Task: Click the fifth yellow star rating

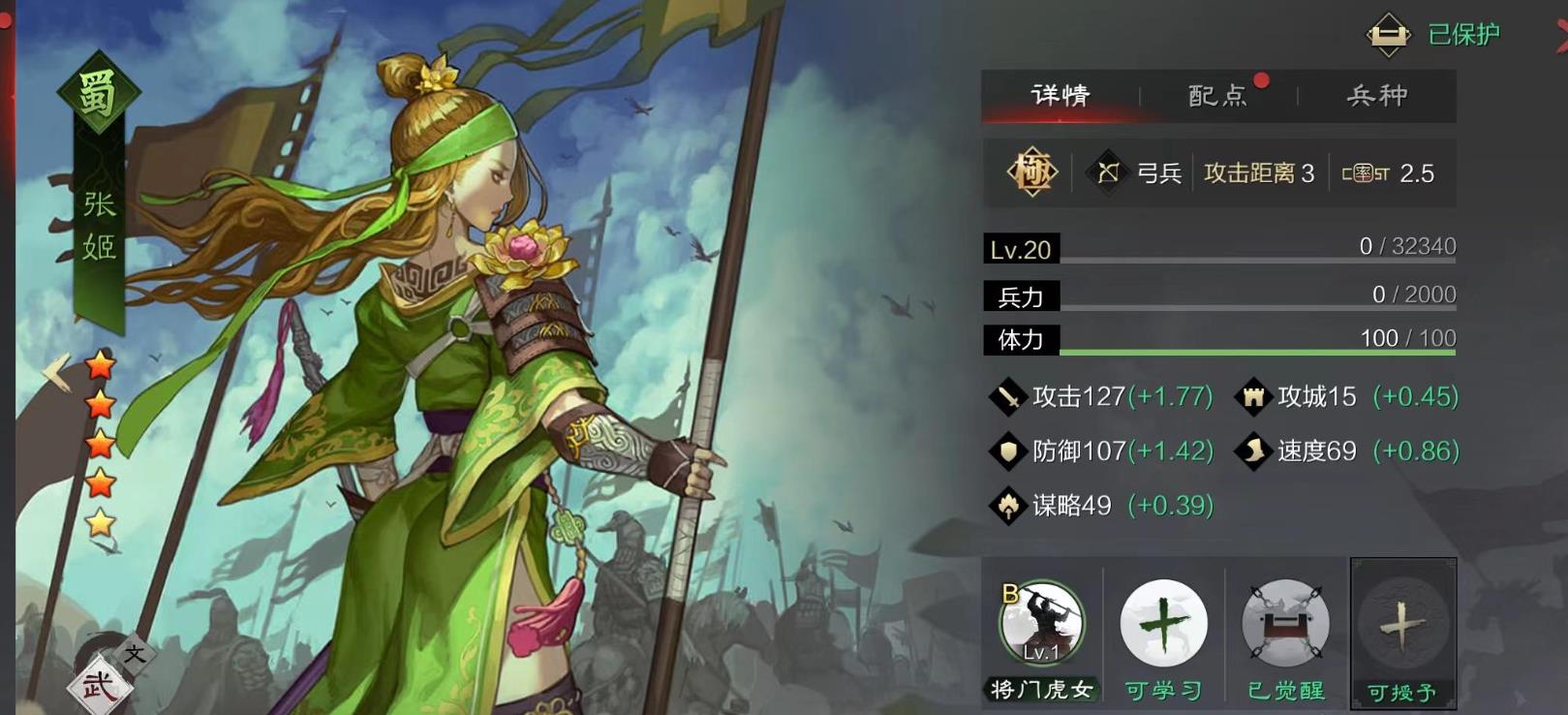Action: click(102, 524)
